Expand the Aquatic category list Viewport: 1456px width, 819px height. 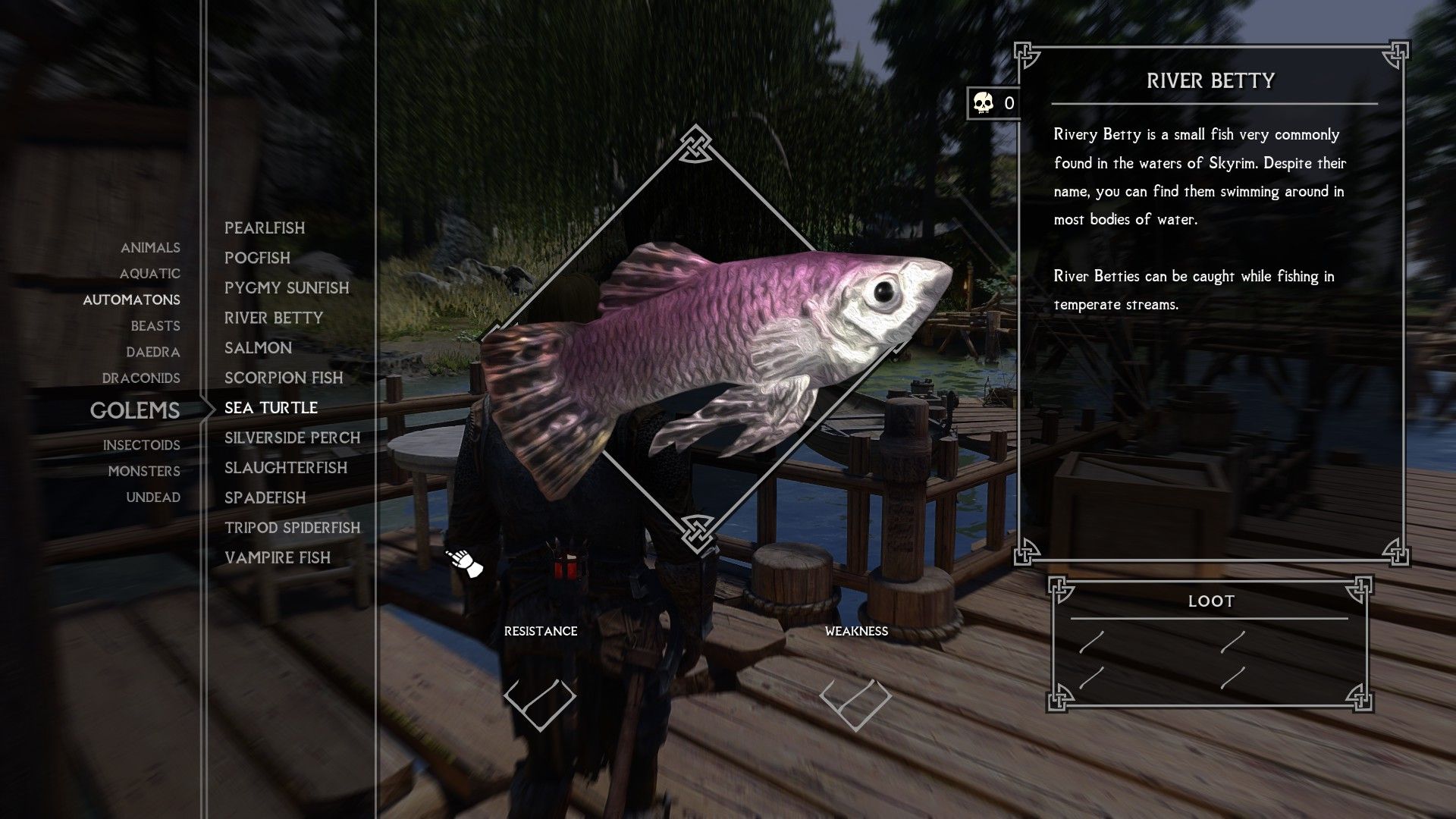click(151, 274)
